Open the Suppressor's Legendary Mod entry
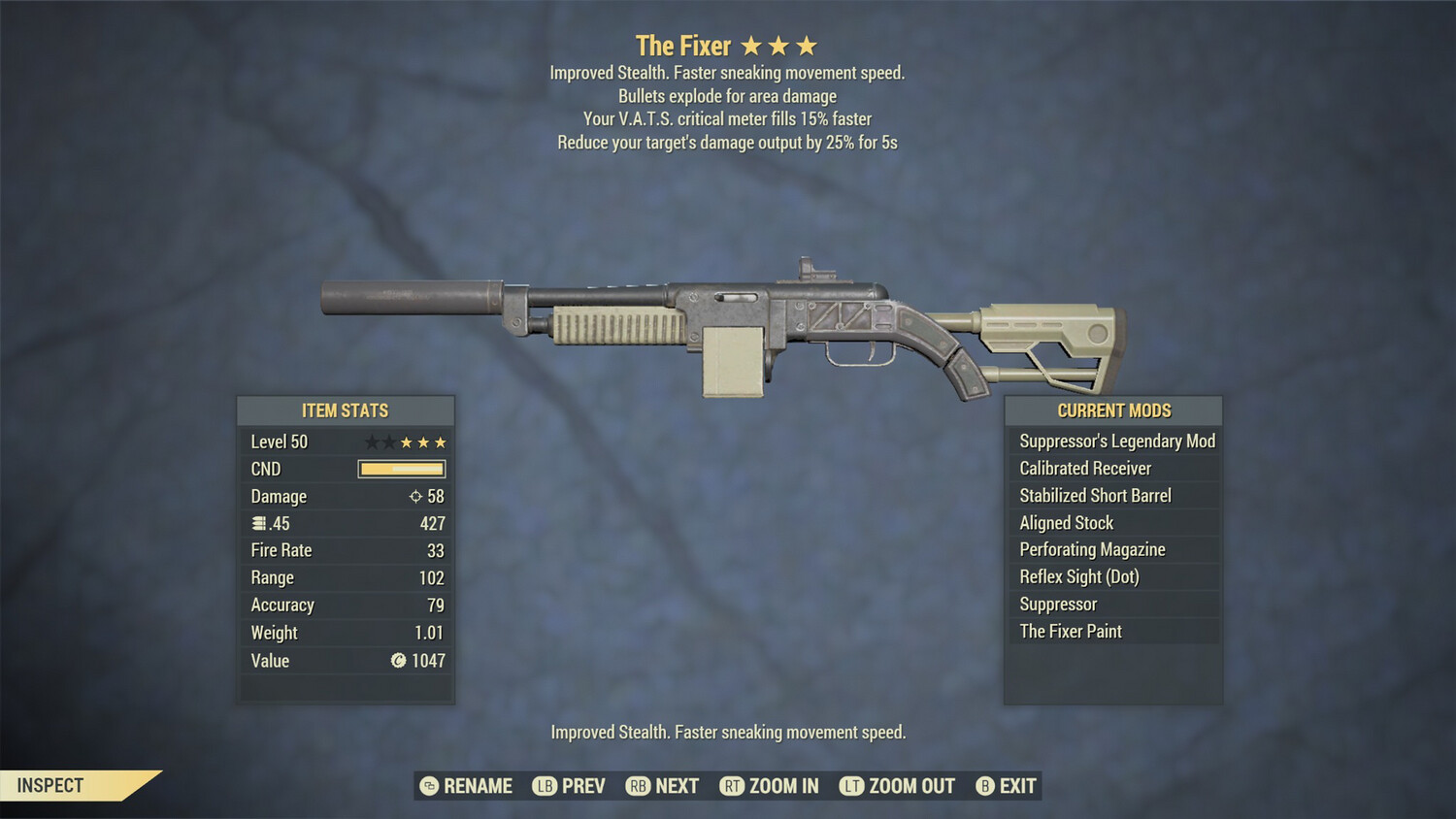Viewport: 1456px width, 819px height. click(x=1115, y=441)
